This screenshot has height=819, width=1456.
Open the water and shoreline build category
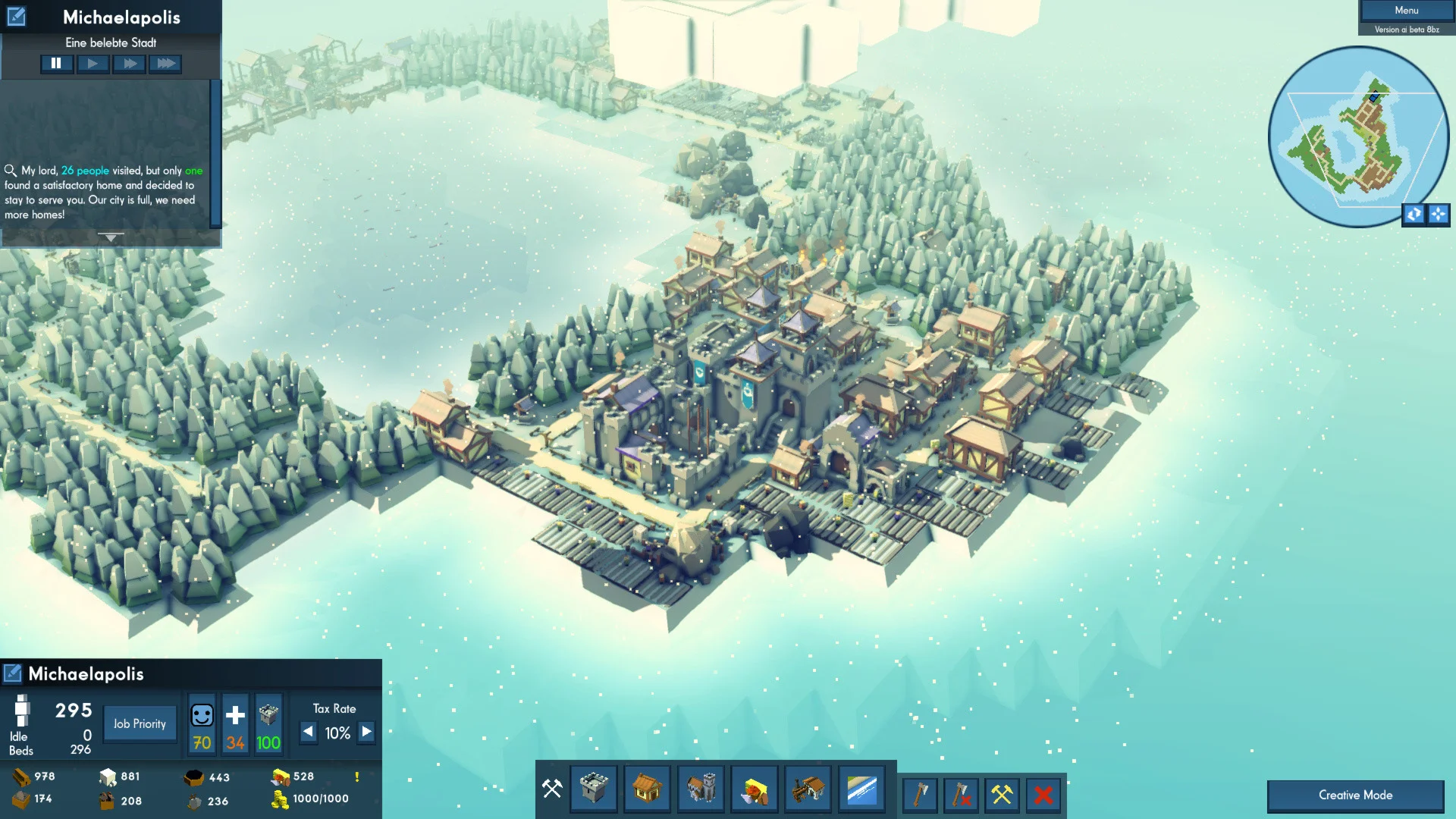pos(862,789)
